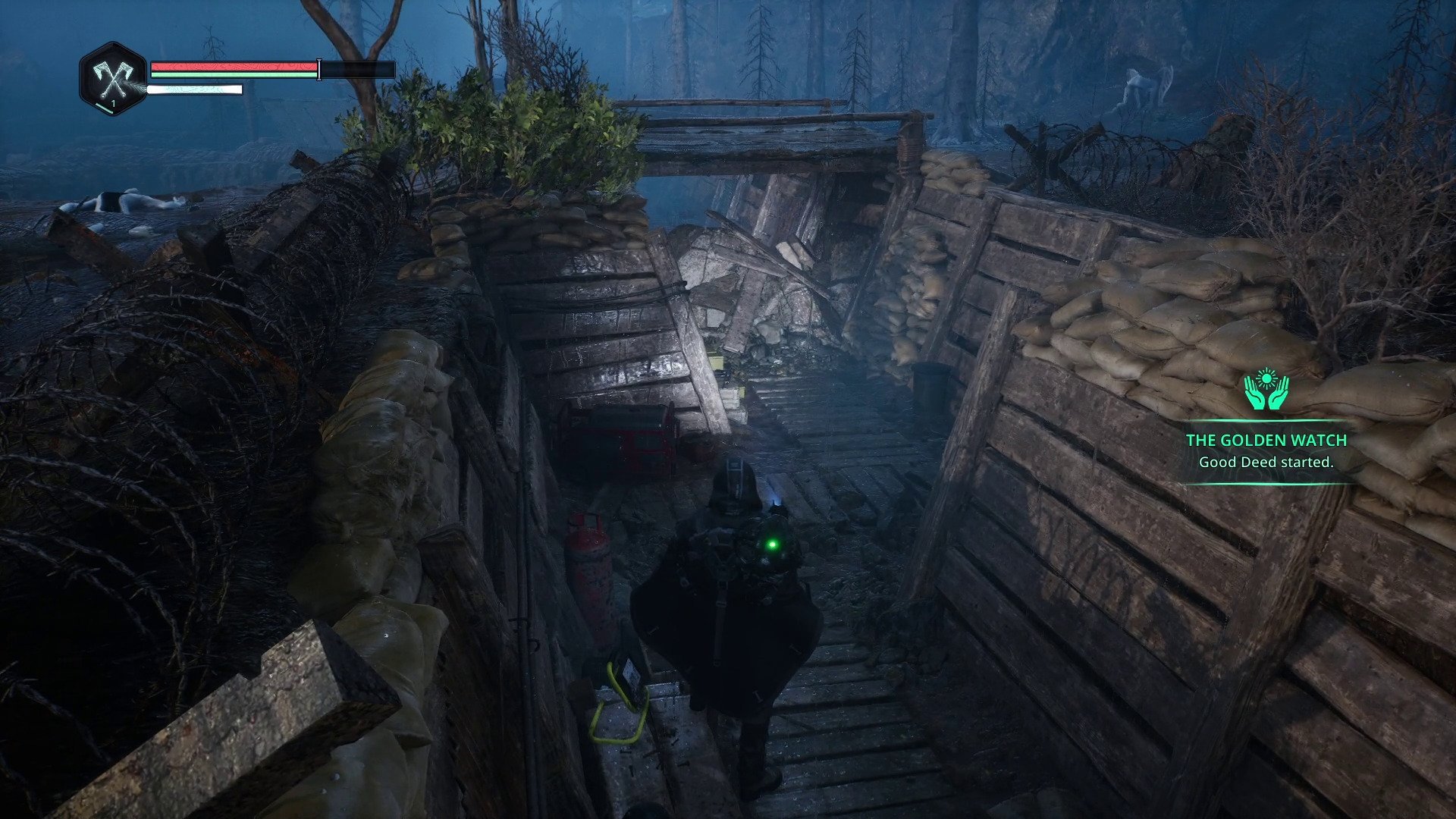The height and width of the screenshot is (819, 1456).
Task: Open The Golden Watch good deed notification
Action: tap(1266, 450)
